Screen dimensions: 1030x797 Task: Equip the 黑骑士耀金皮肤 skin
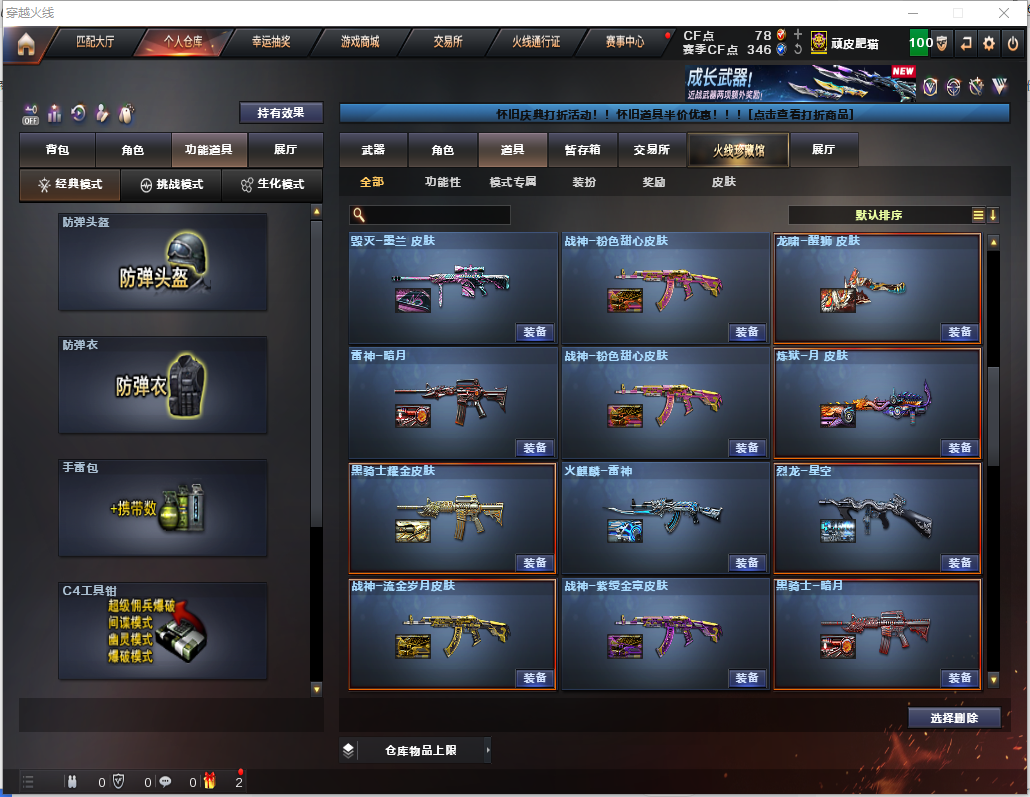[x=535, y=563]
